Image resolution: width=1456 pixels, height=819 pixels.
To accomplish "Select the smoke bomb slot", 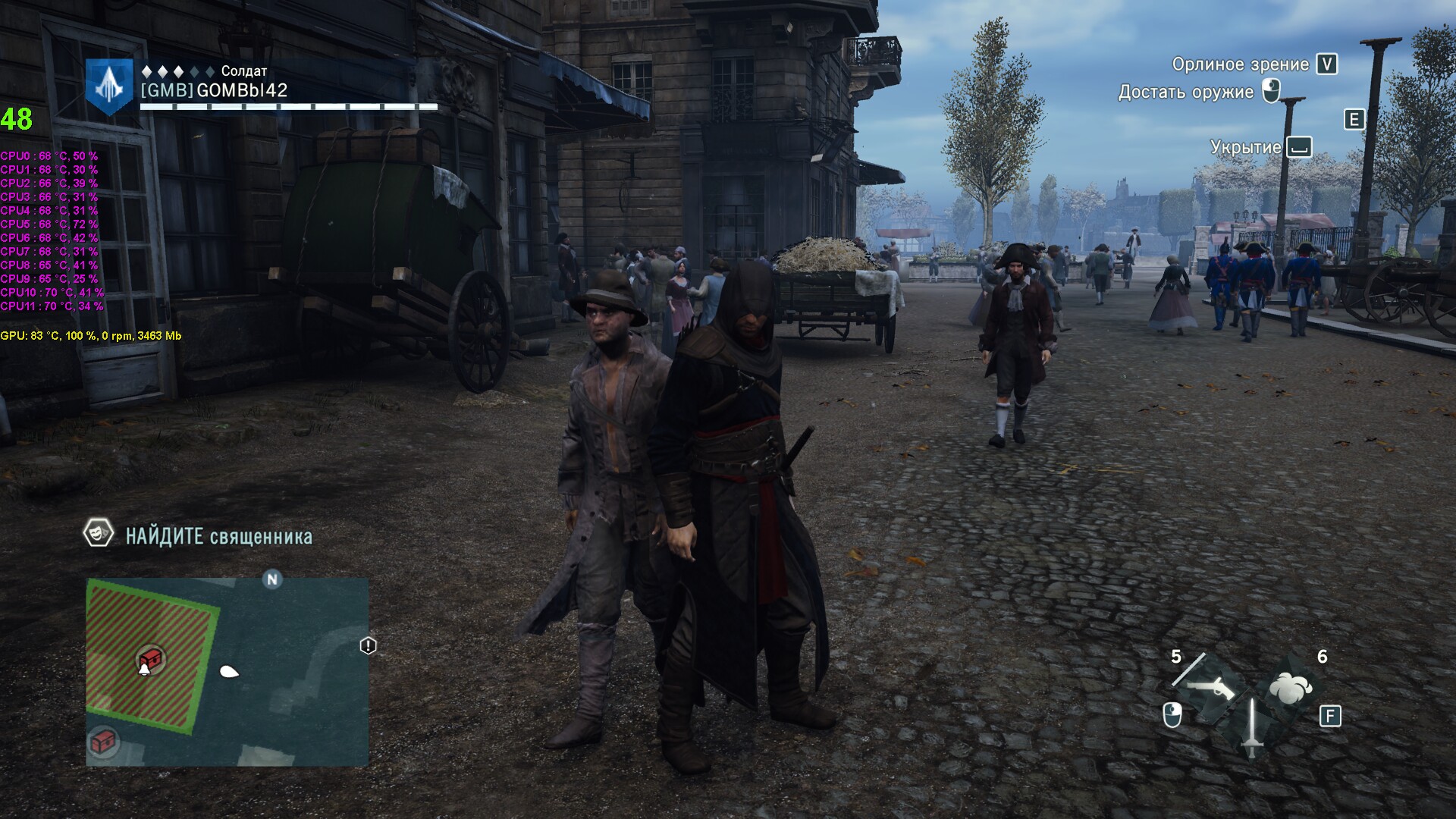I will (1290, 688).
